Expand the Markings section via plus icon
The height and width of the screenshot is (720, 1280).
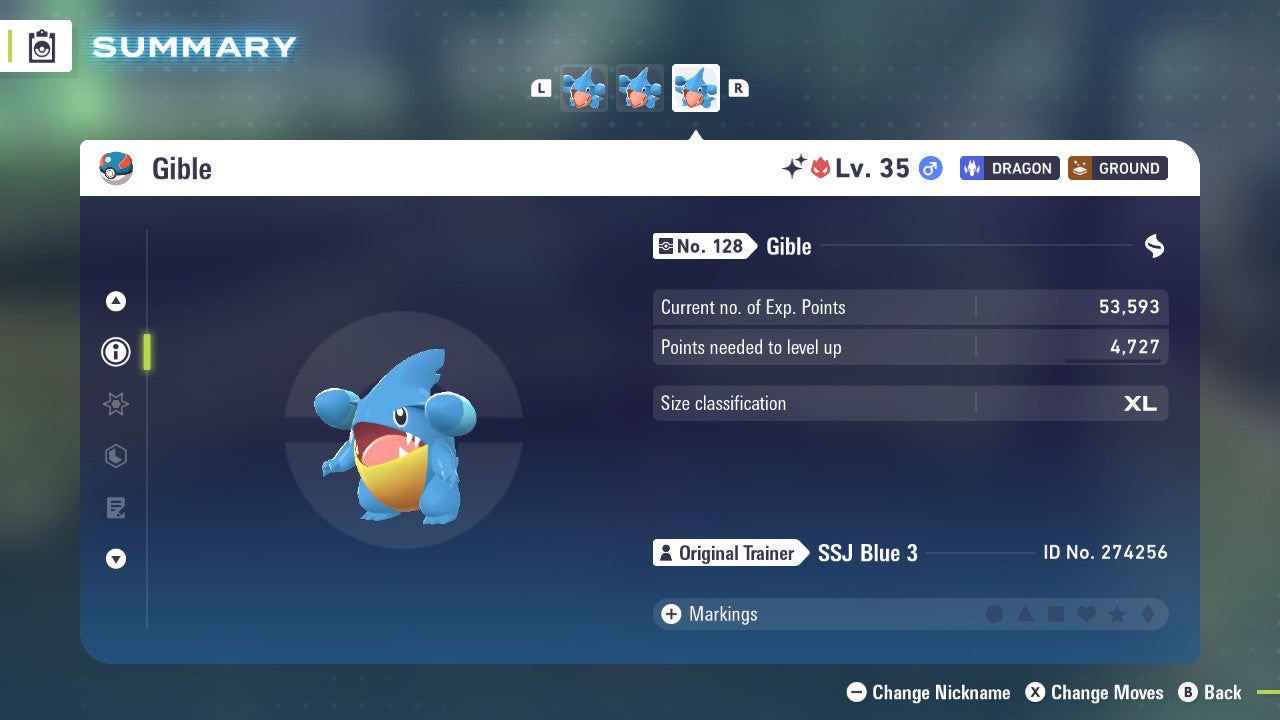click(672, 614)
